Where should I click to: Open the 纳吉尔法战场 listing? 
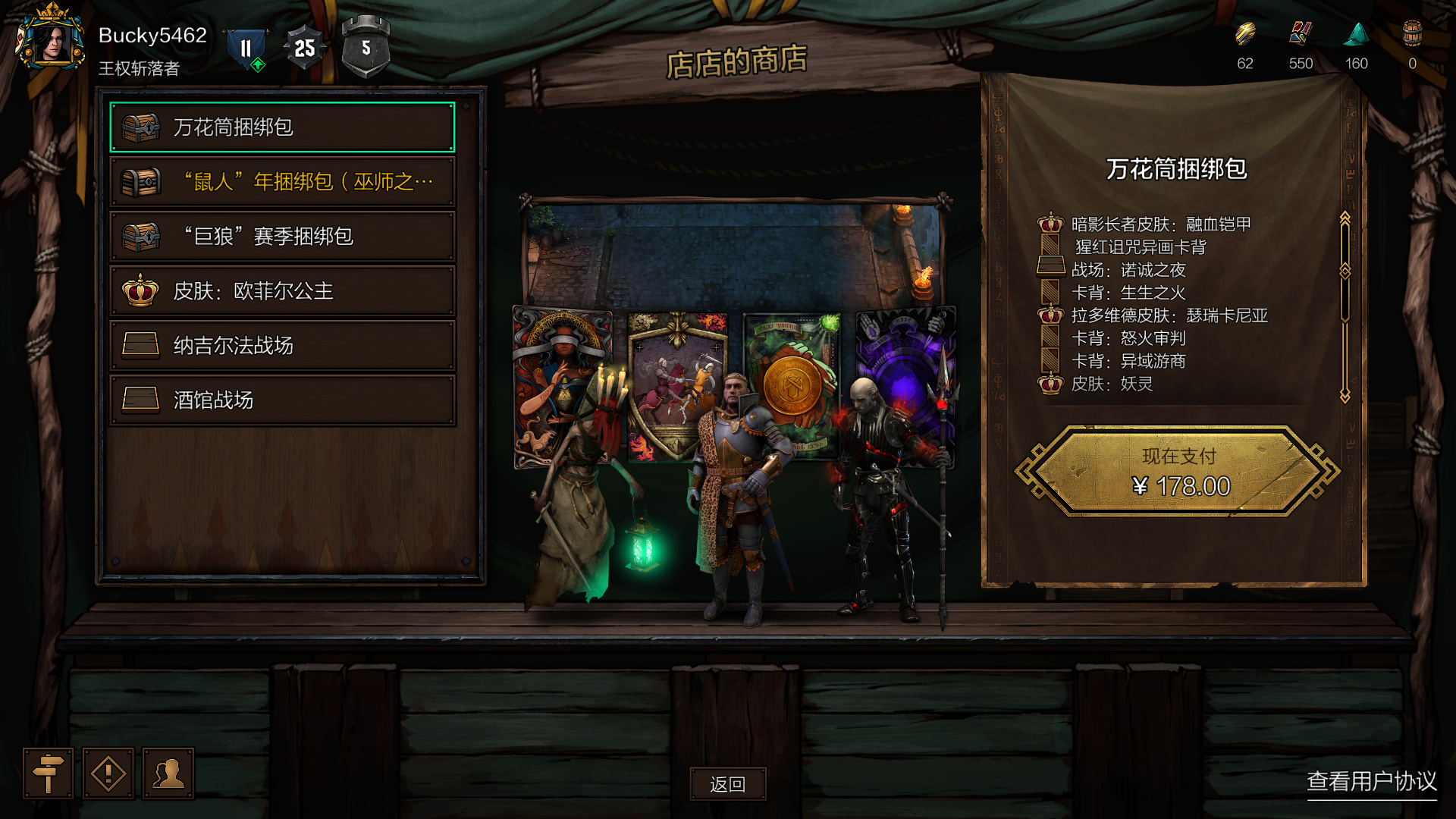(x=282, y=346)
